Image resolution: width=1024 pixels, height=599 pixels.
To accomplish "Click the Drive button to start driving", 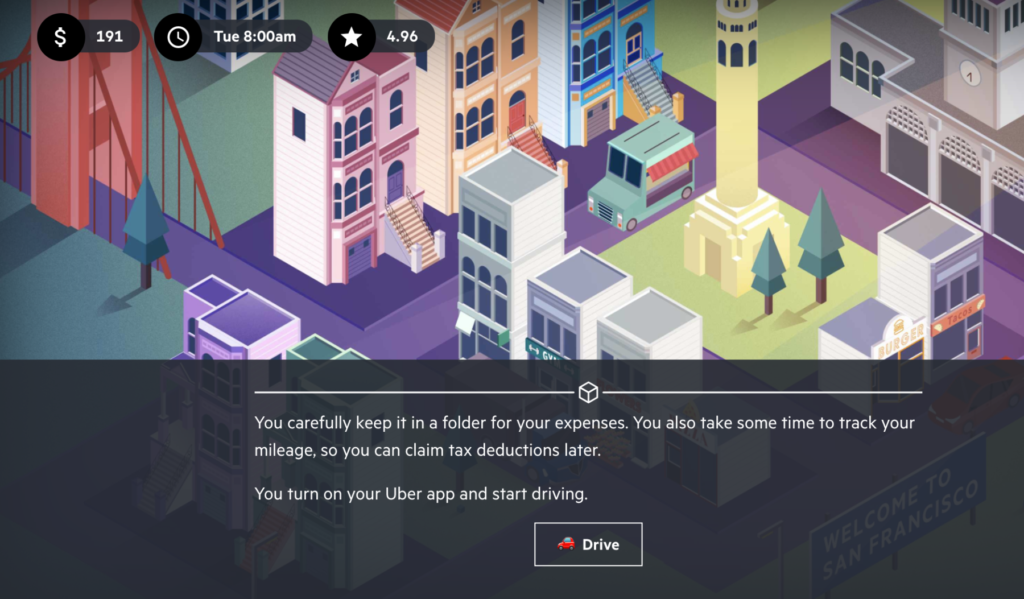I will 588,544.
